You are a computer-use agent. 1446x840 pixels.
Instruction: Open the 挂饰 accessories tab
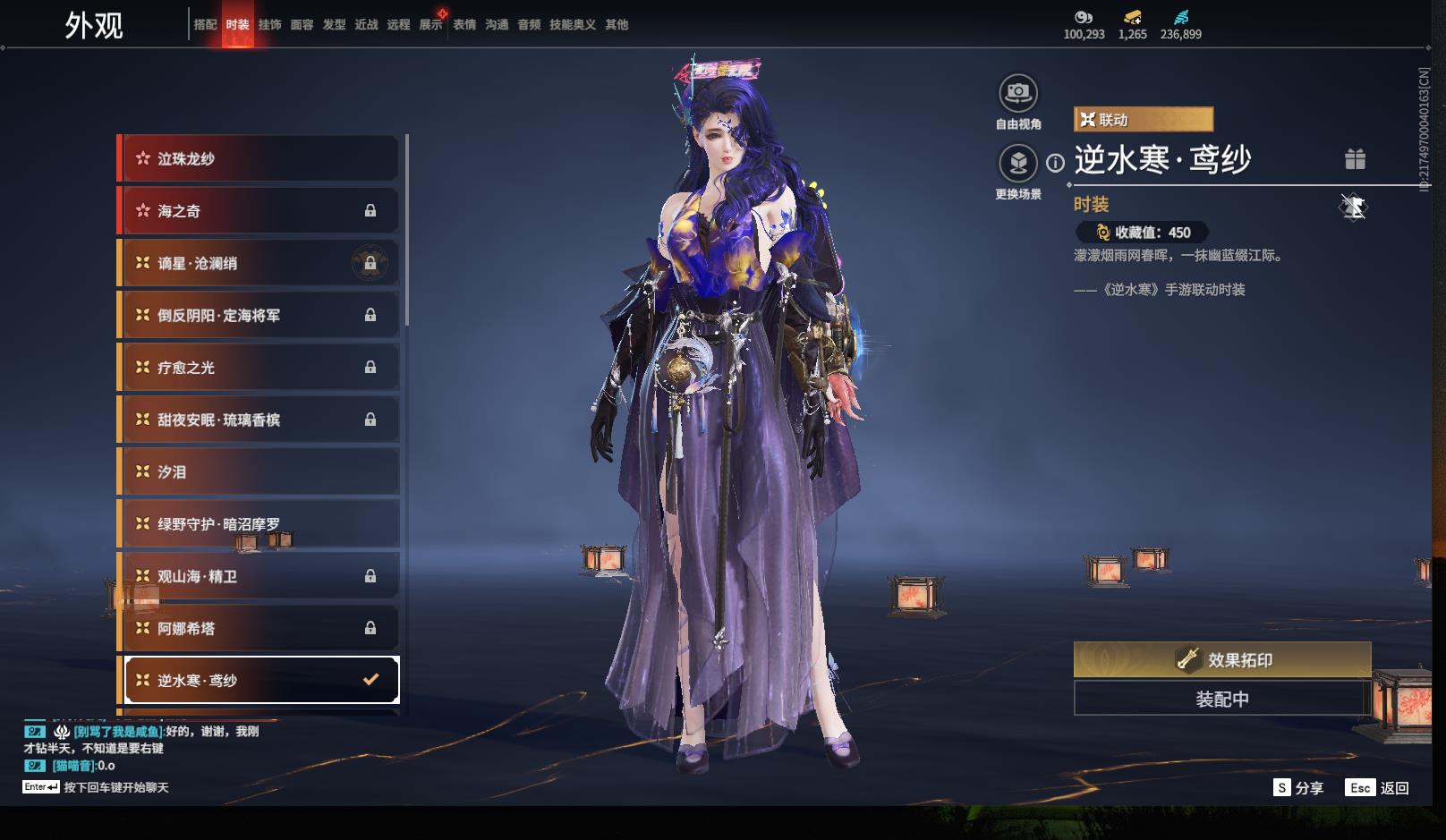(x=269, y=25)
